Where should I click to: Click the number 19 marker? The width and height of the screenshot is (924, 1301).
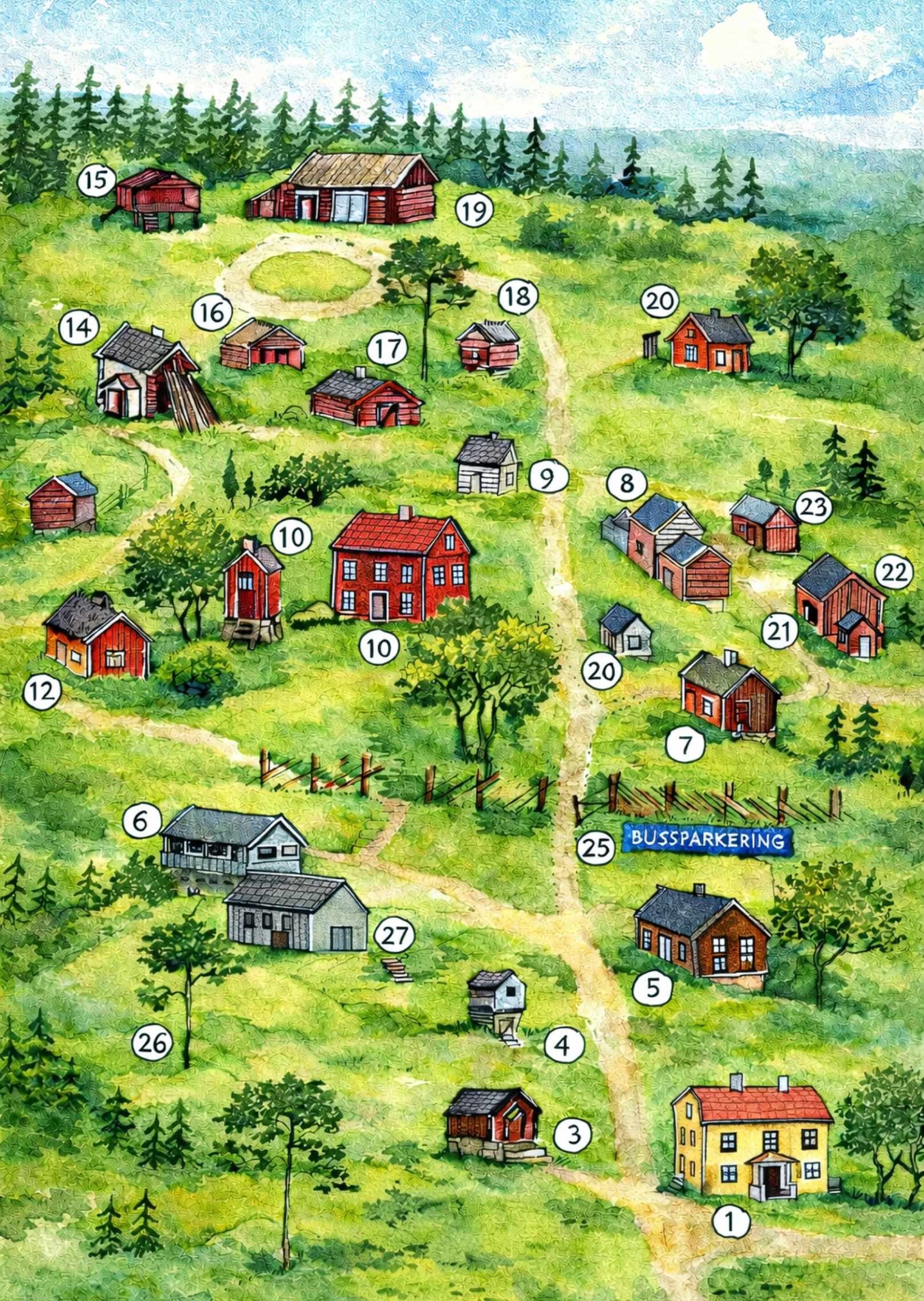pos(474,211)
